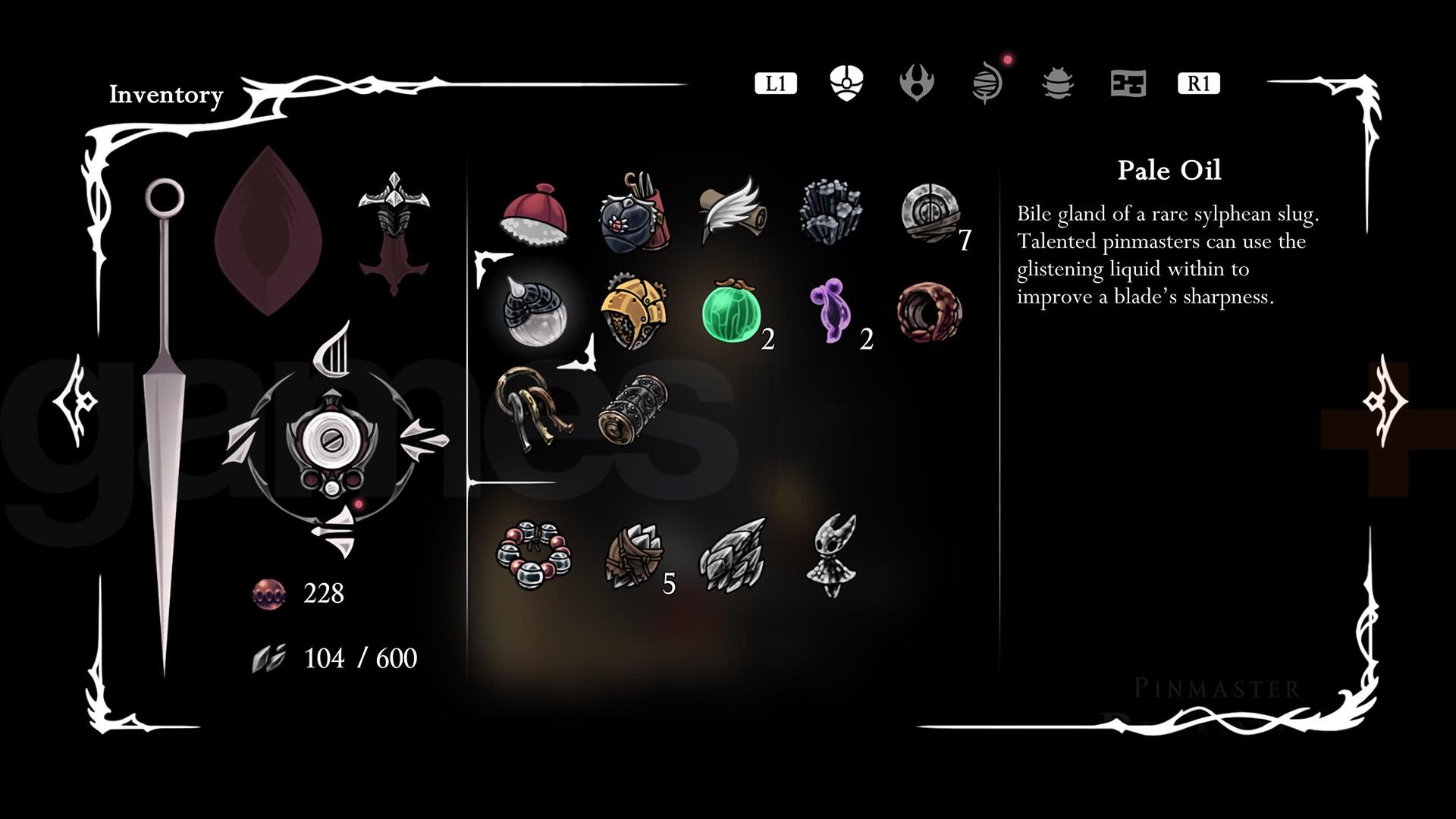1456x819 pixels.
Task: Choose the rosary bead necklace item
Action: tap(534, 554)
